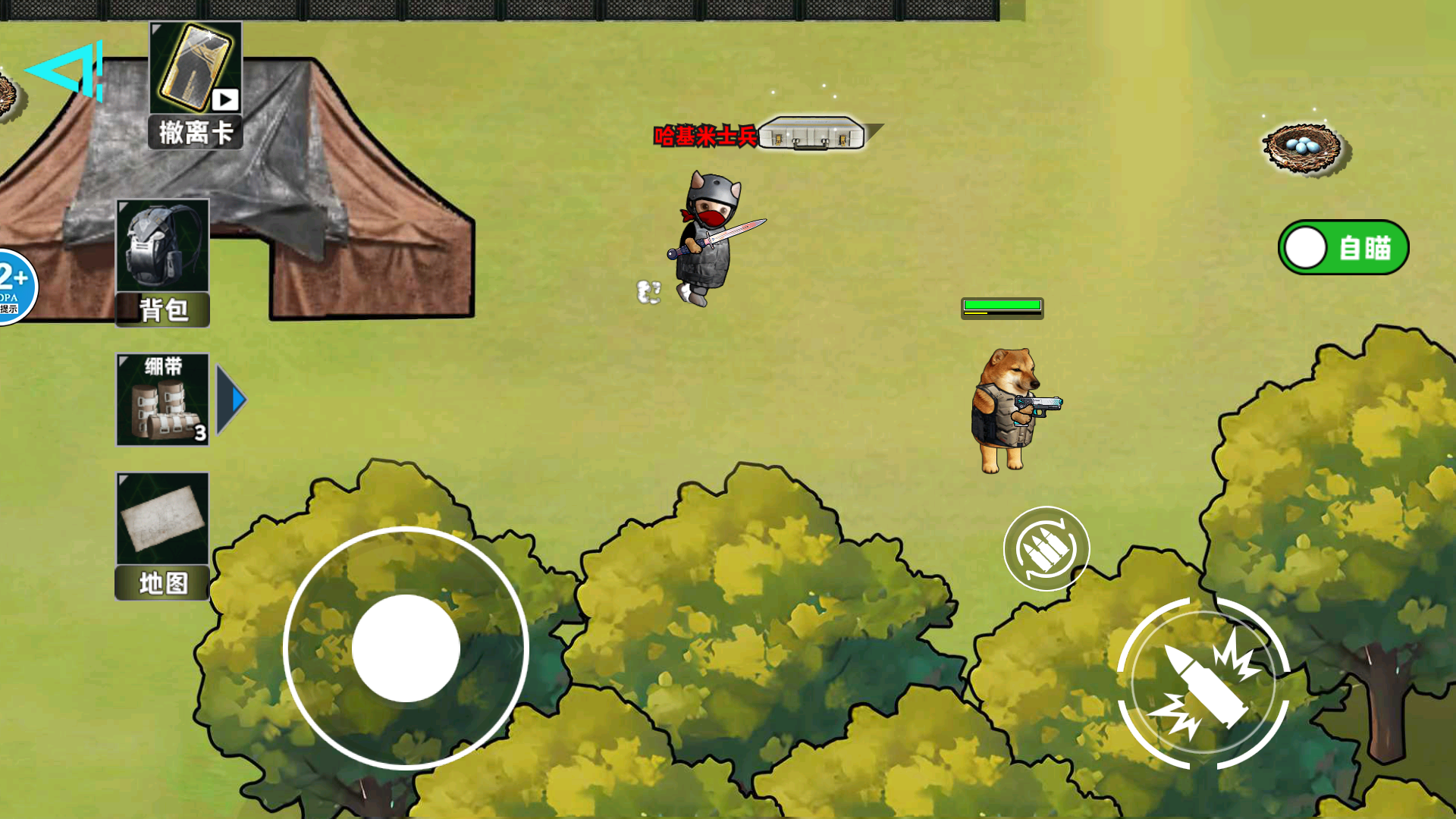Tap the cyan back arrow
1456x819 pixels.
pos(65,71)
